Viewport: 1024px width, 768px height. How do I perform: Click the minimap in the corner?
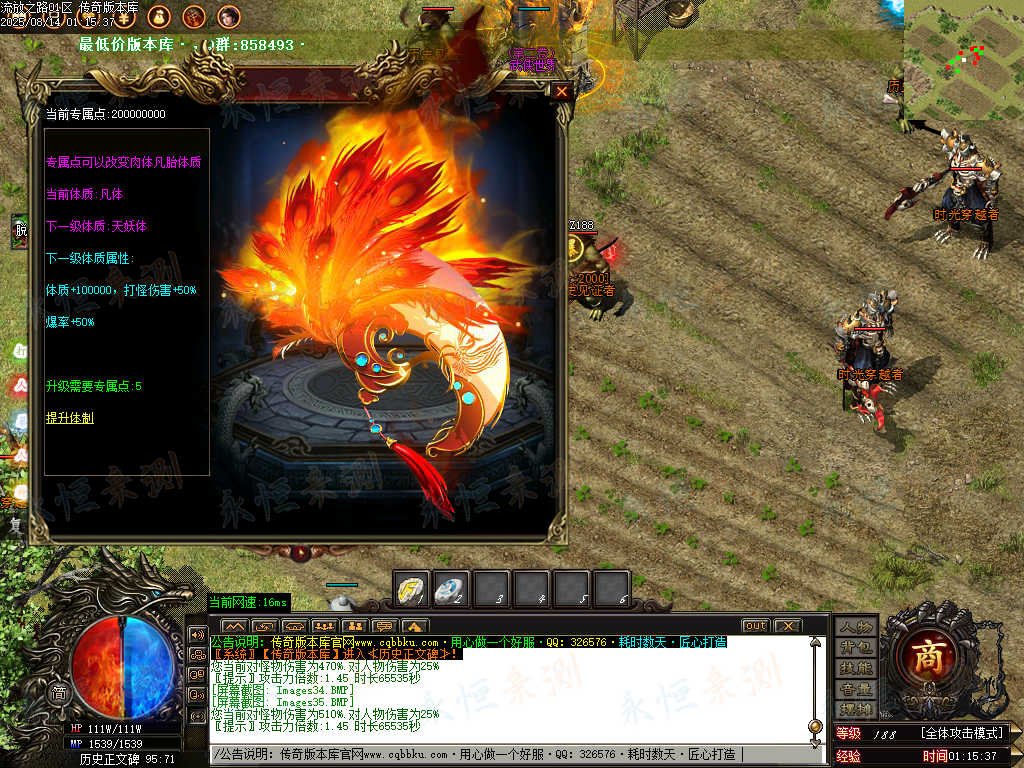[963, 58]
